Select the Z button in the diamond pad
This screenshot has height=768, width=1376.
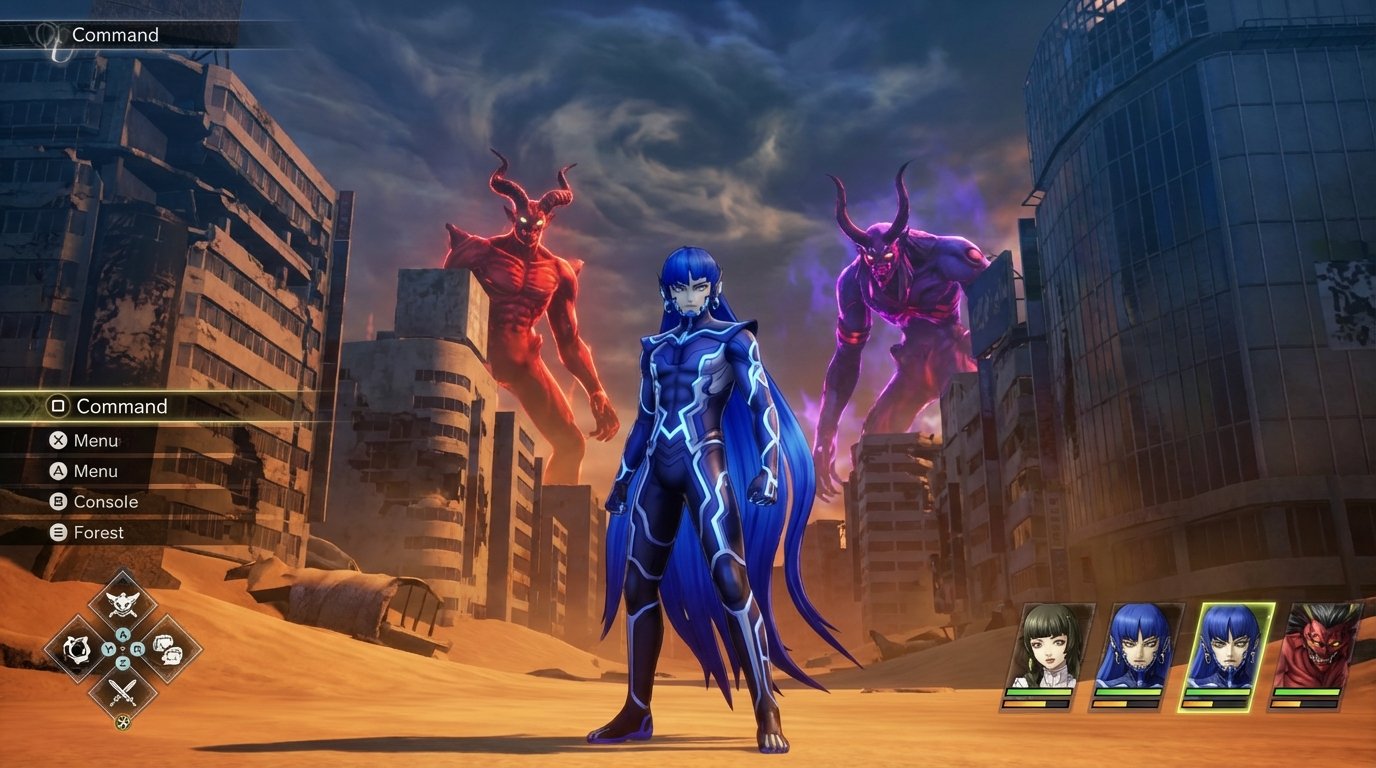[x=123, y=661]
